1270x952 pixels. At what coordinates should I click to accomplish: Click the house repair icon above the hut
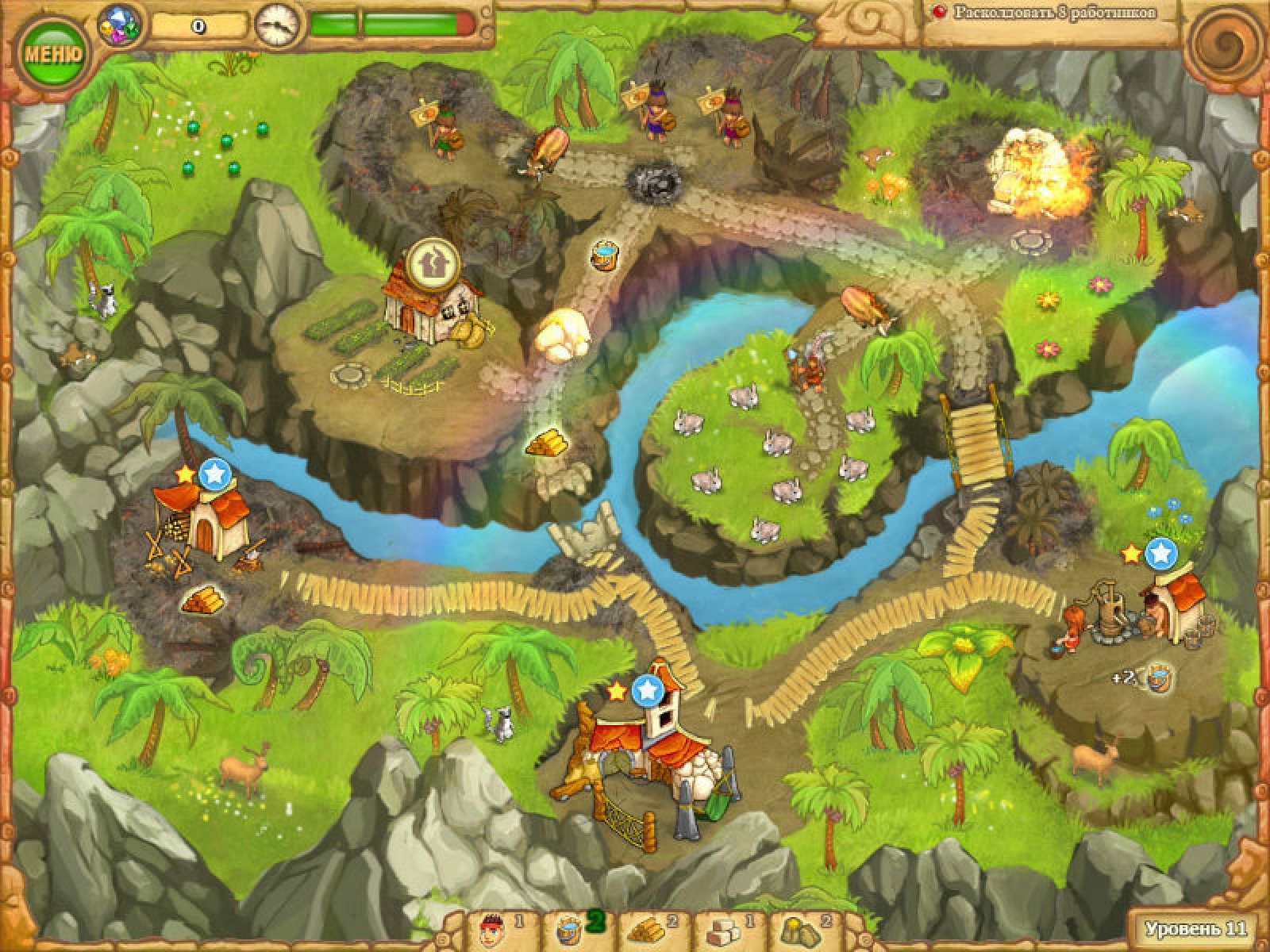coord(431,262)
